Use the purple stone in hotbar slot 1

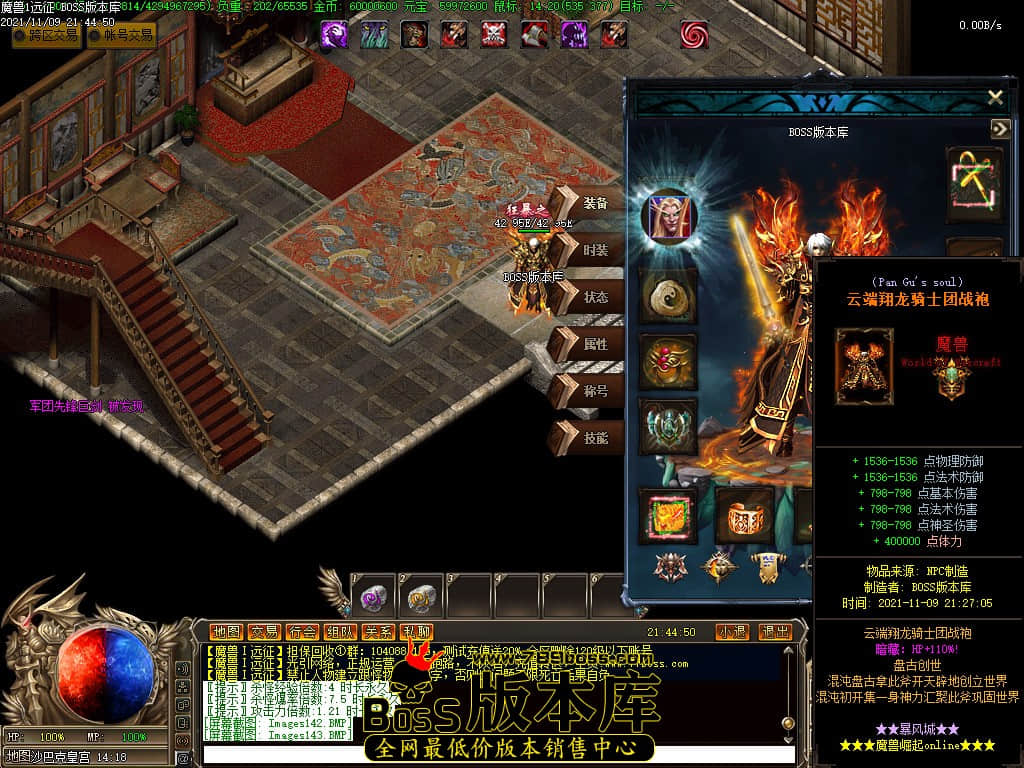374,598
